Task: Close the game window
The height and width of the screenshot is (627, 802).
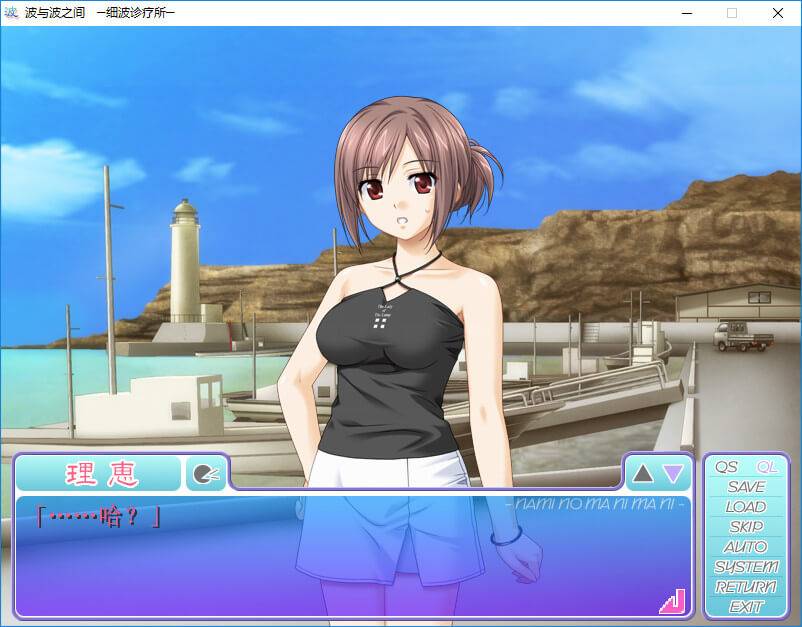Action: [778, 13]
